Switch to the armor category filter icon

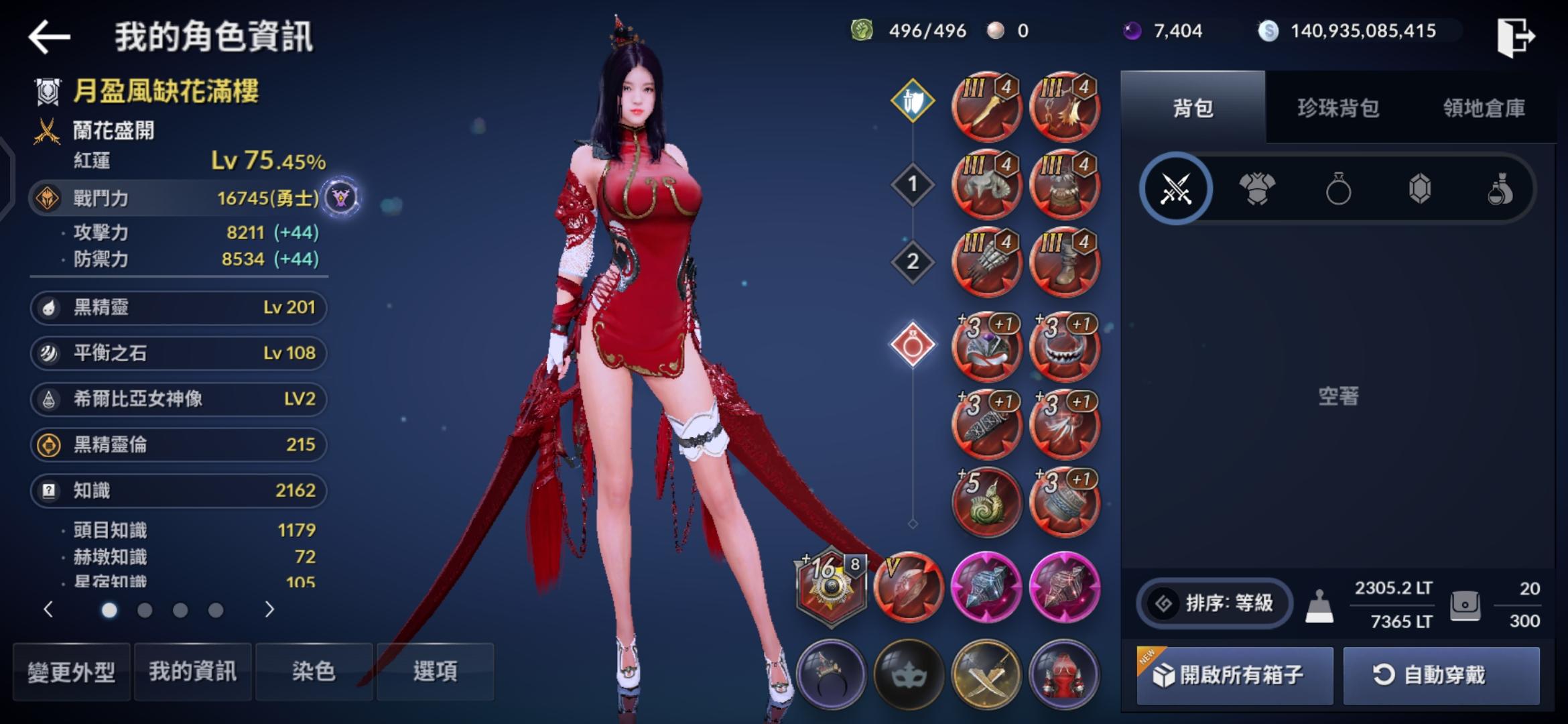[1258, 188]
